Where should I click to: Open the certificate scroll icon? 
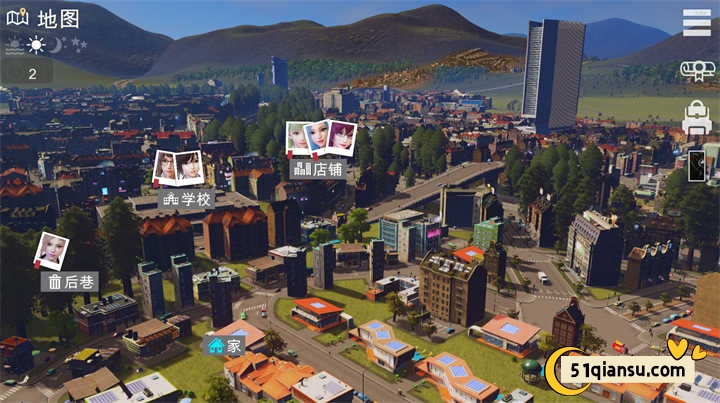pos(696,70)
